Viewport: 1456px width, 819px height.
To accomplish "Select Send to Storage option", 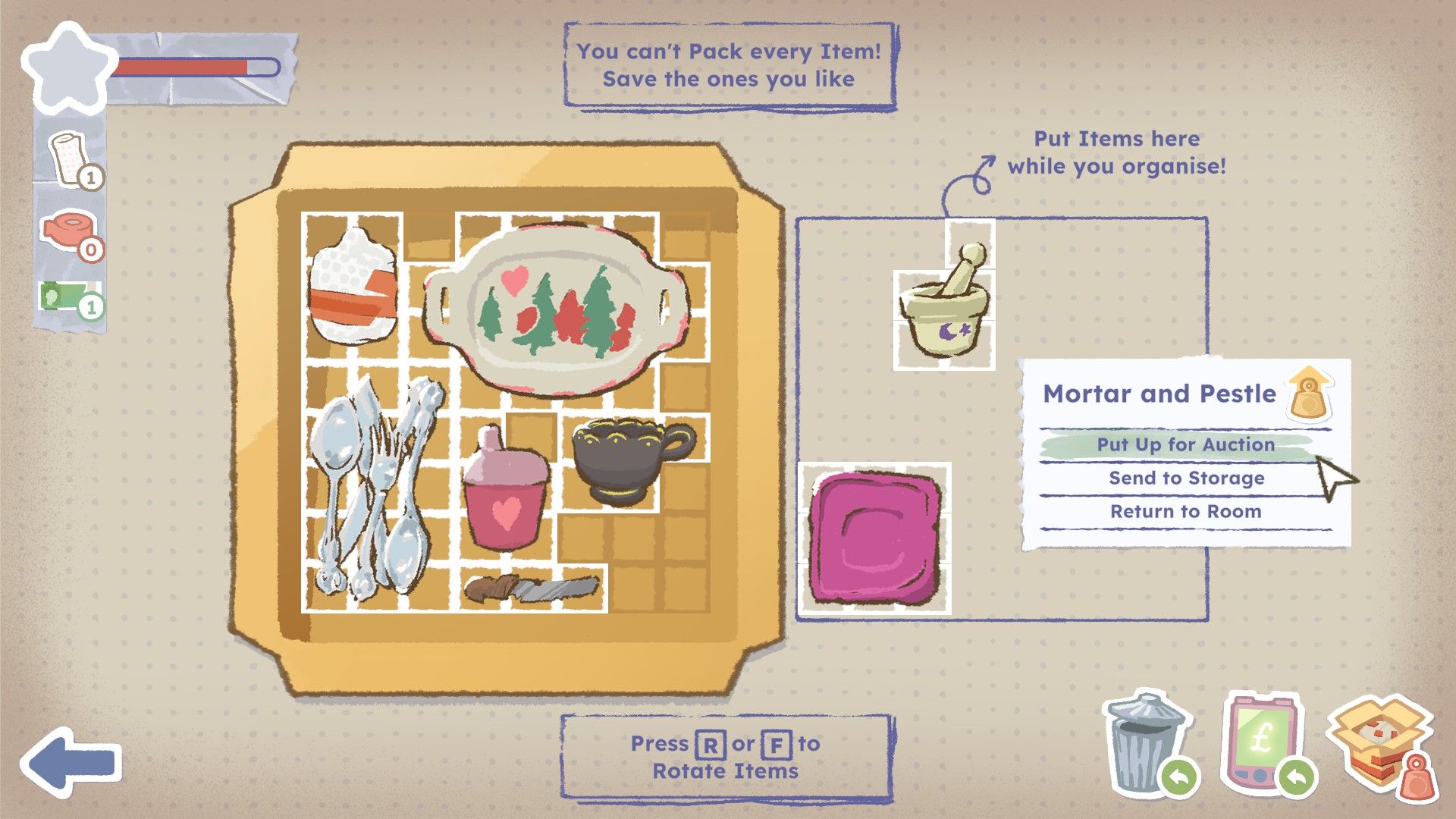I will (x=1186, y=479).
